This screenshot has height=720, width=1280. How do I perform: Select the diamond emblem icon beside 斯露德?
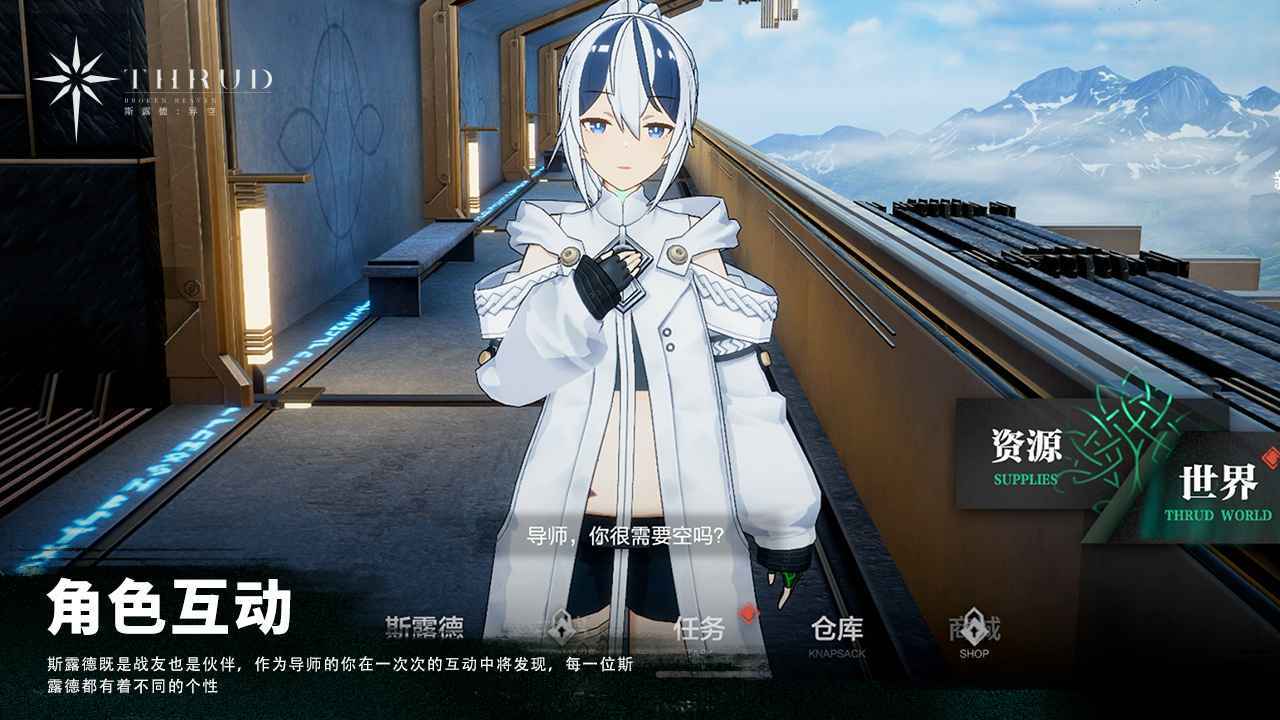[x=563, y=628]
